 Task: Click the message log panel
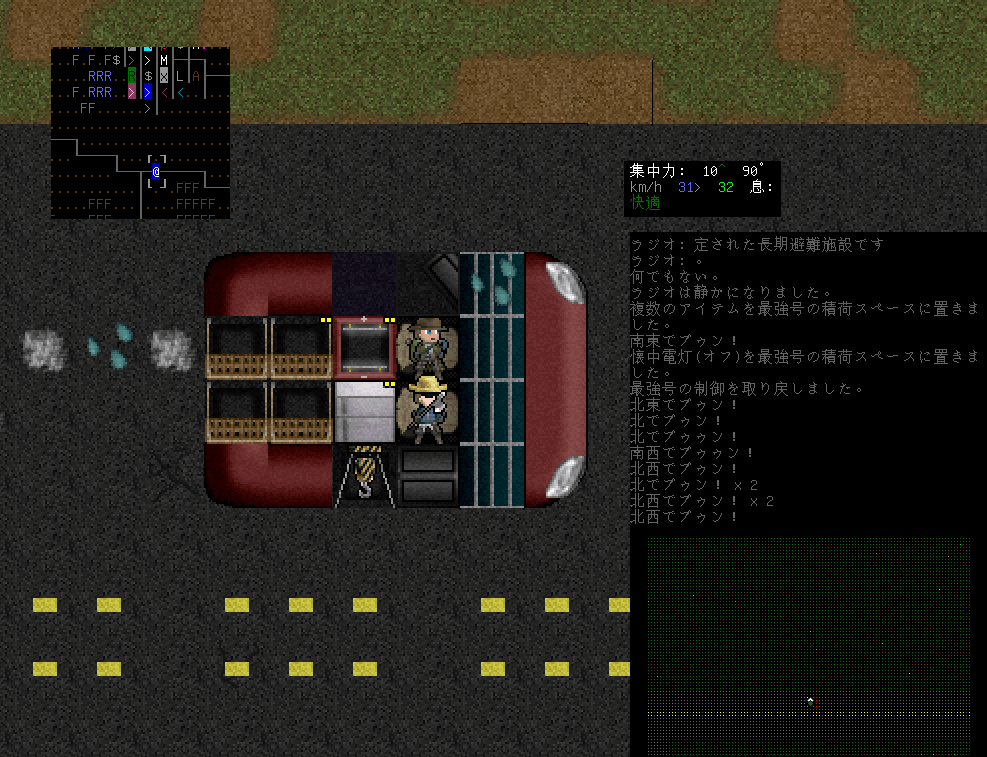tap(806, 380)
